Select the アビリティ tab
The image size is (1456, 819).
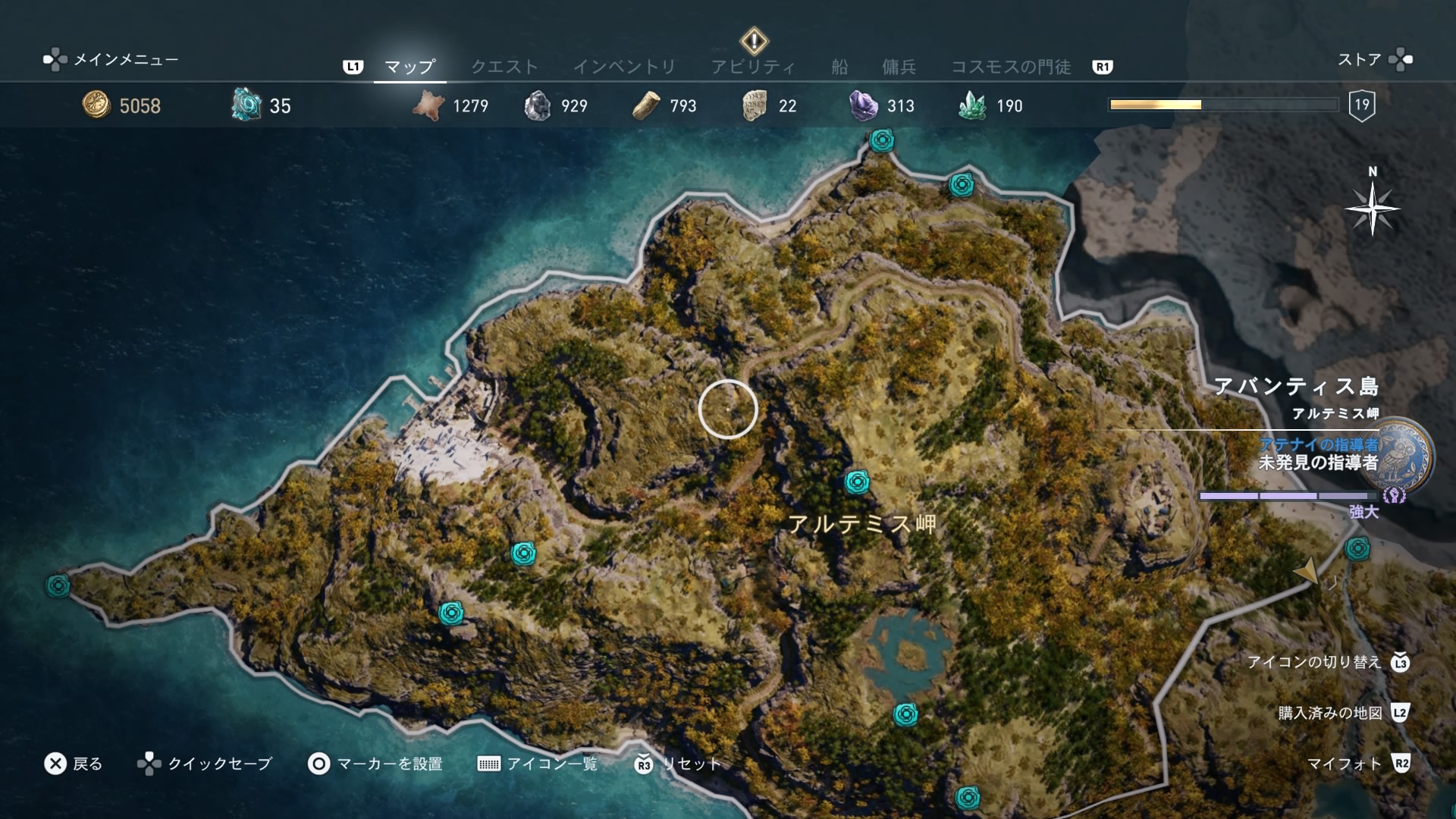(x=753, y=67)
